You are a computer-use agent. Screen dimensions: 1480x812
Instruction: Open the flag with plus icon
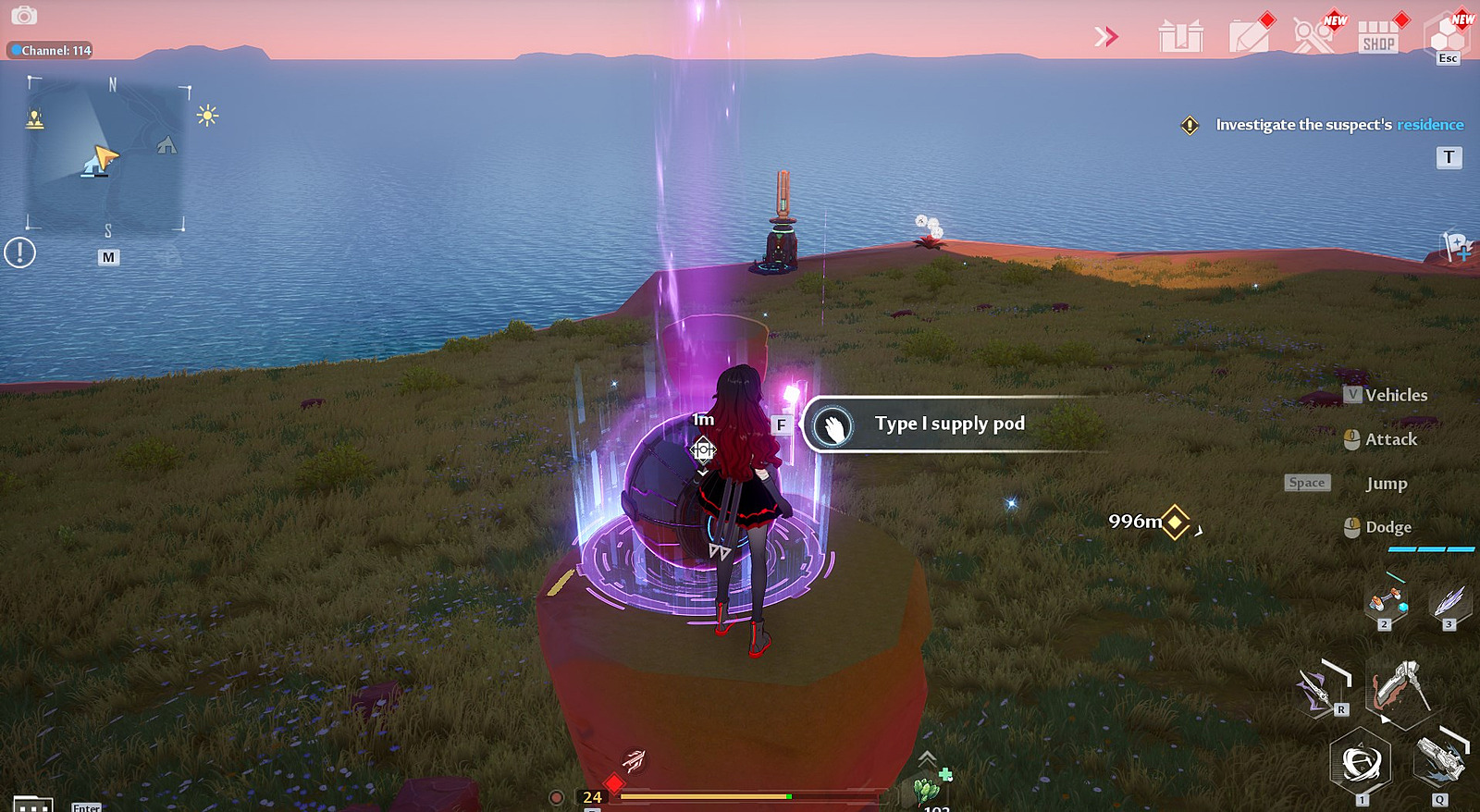[x=1458, y=246]
